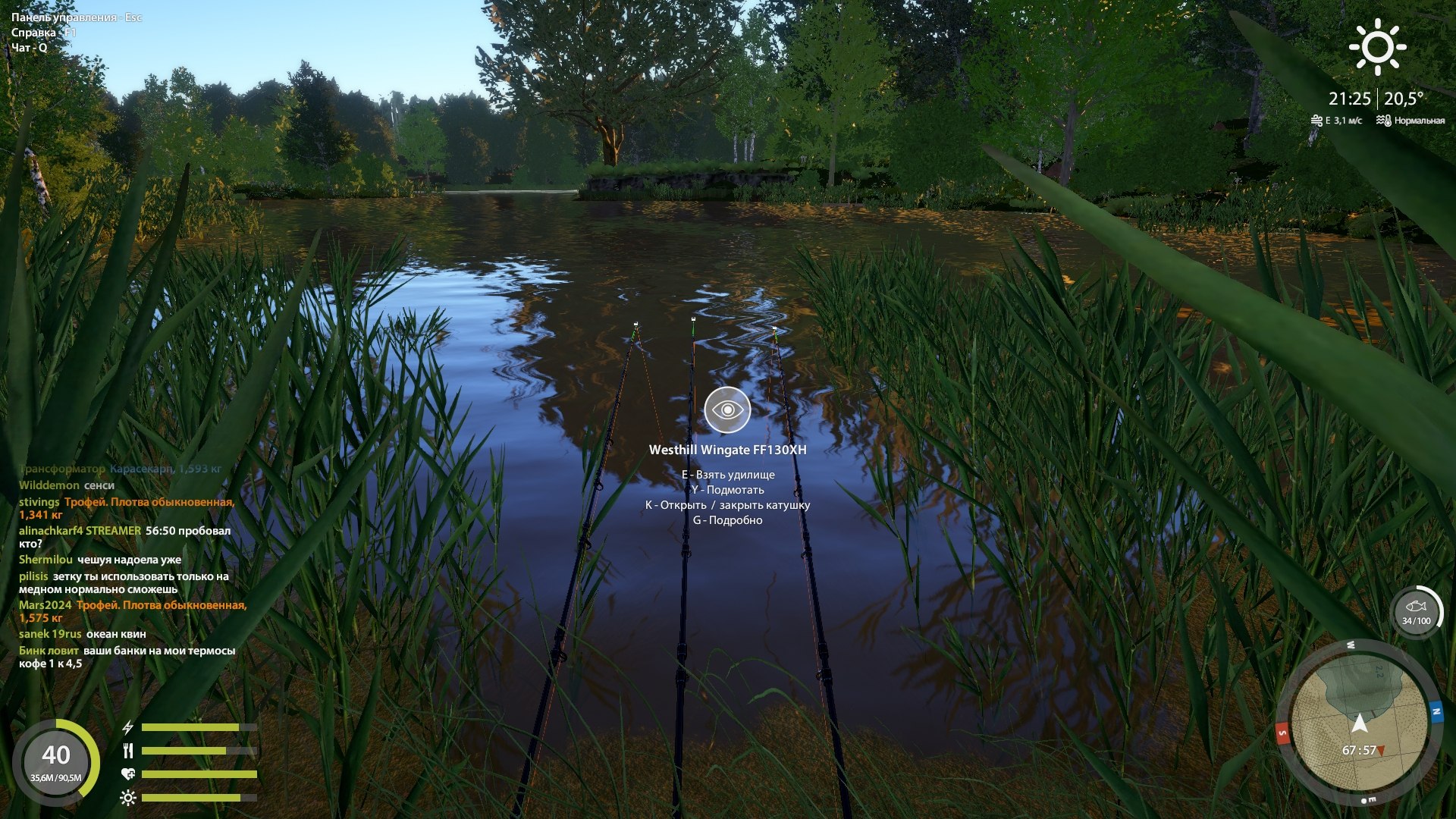1456x819 pixels.
Task: Click the eye inspection icon over the rod
Action: pos(727,409)
